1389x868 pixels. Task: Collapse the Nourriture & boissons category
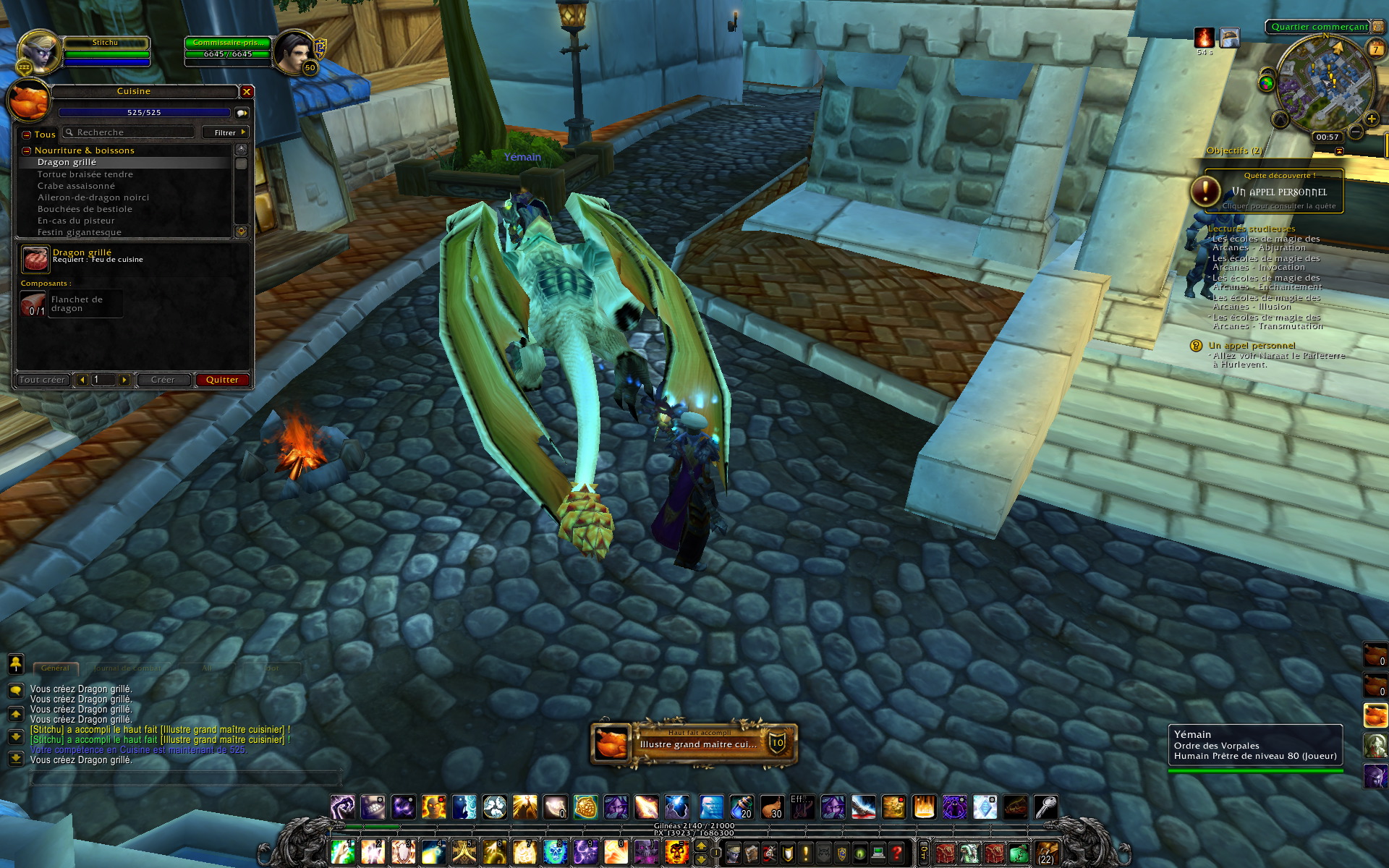click(x=27, y=150)
